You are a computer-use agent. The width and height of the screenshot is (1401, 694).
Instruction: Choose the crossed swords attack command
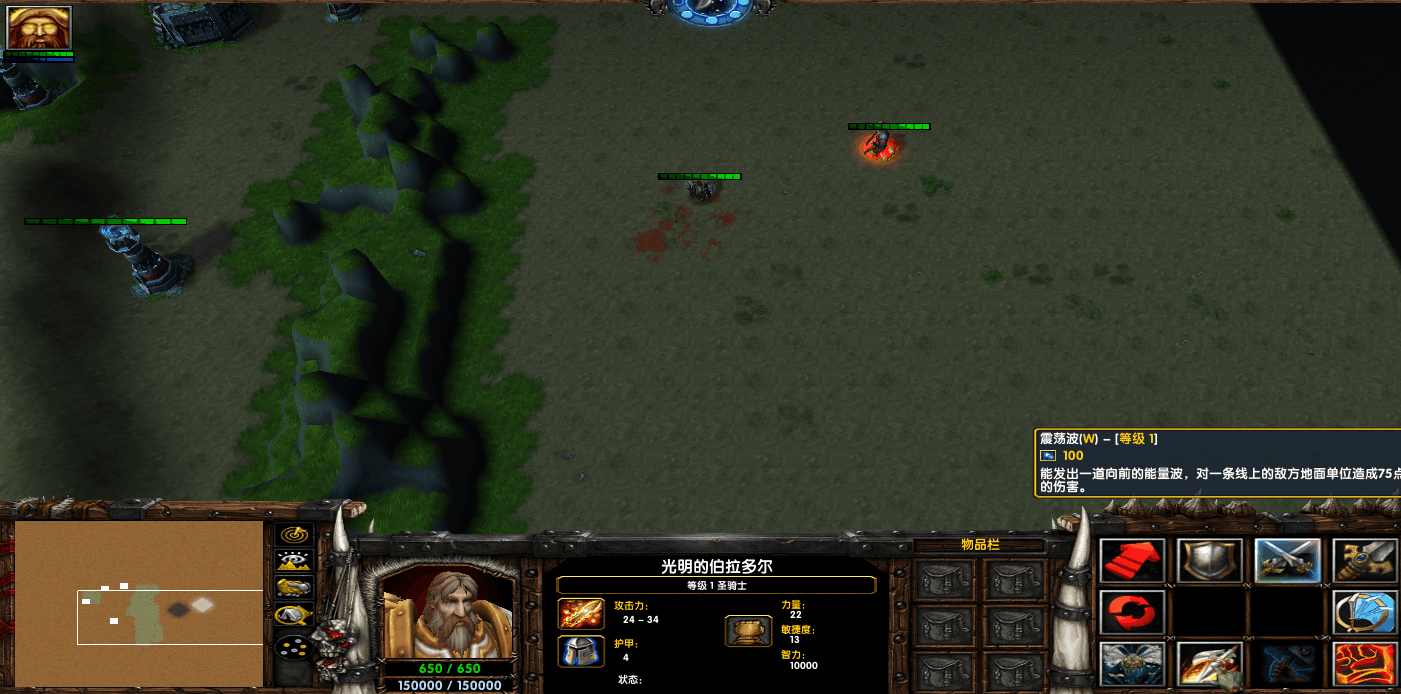point(1288,561)
